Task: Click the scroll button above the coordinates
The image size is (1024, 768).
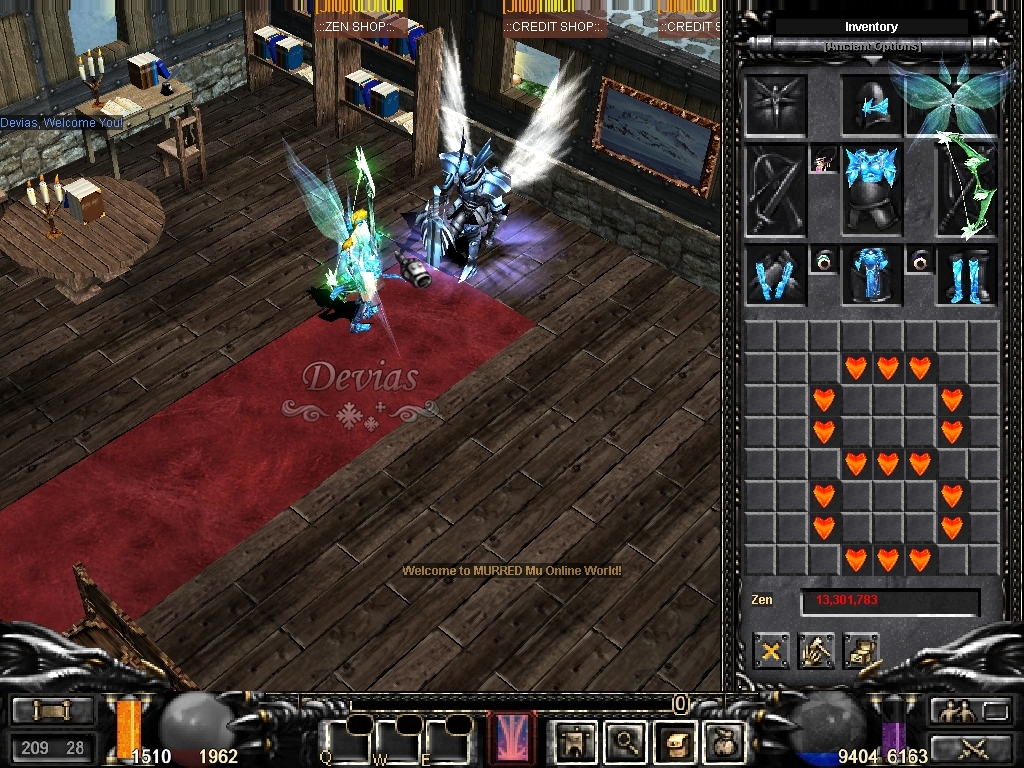Action: pyautogui.click(x=52, y=711)
